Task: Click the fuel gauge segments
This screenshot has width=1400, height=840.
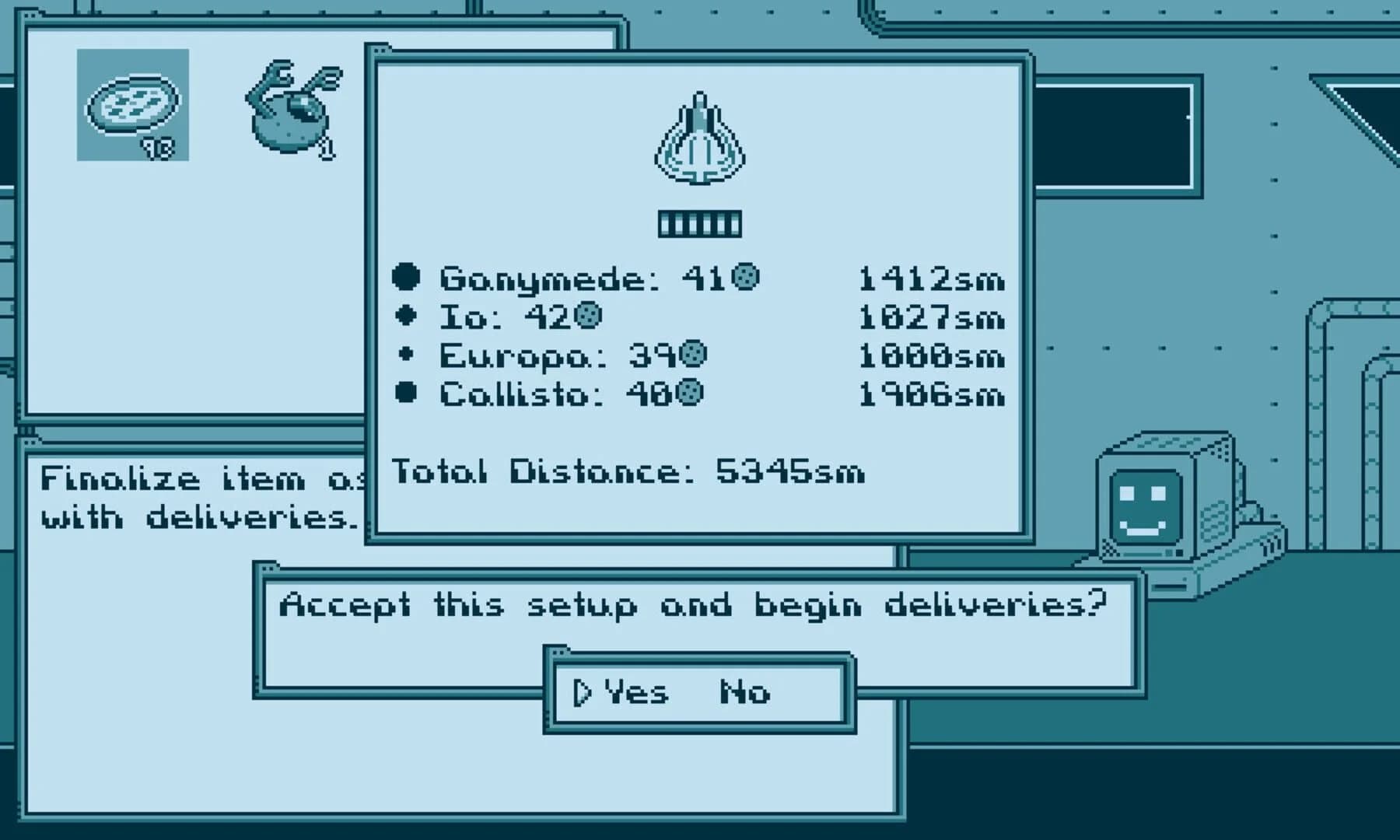Action: click(698, 222)
